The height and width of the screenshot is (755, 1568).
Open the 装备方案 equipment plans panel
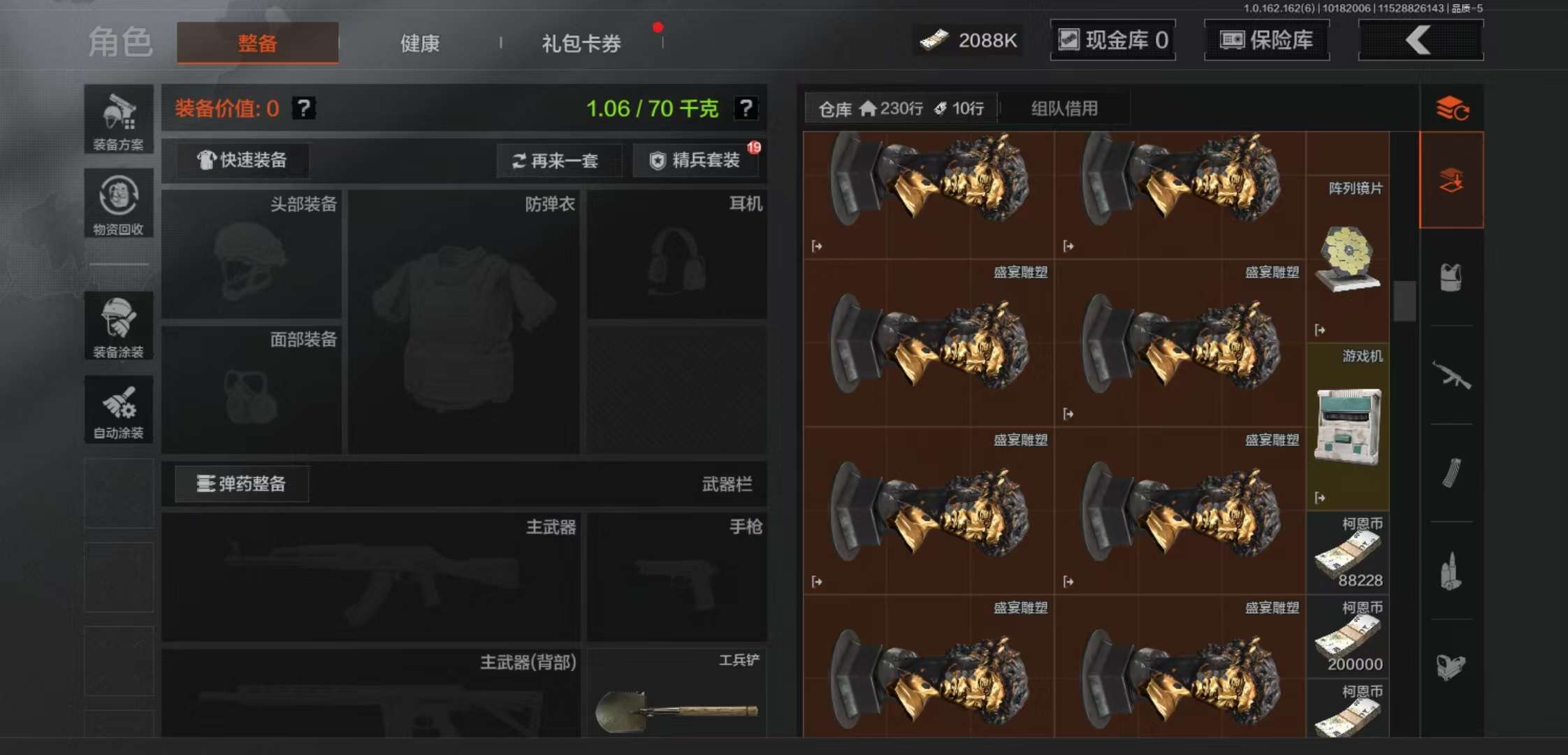(x=118, y=119)
